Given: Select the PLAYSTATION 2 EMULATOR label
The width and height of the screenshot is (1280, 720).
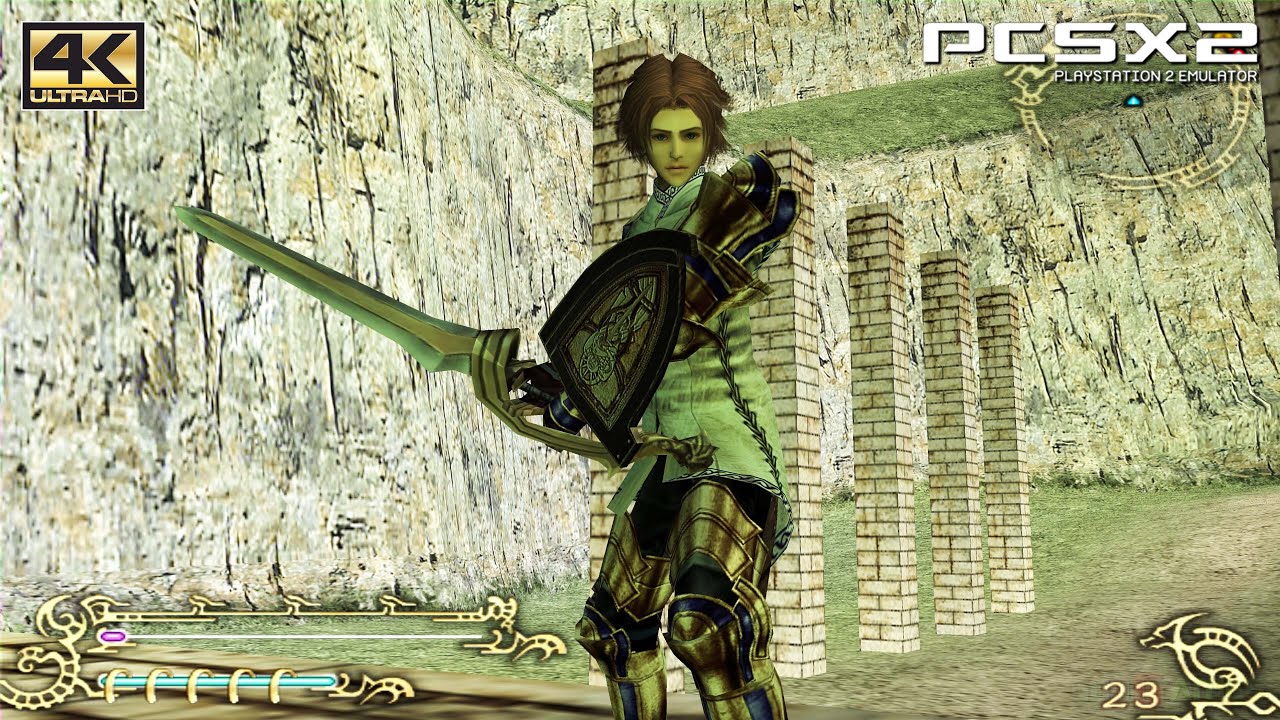Looking at the screenshot, I should (1157, 73).
